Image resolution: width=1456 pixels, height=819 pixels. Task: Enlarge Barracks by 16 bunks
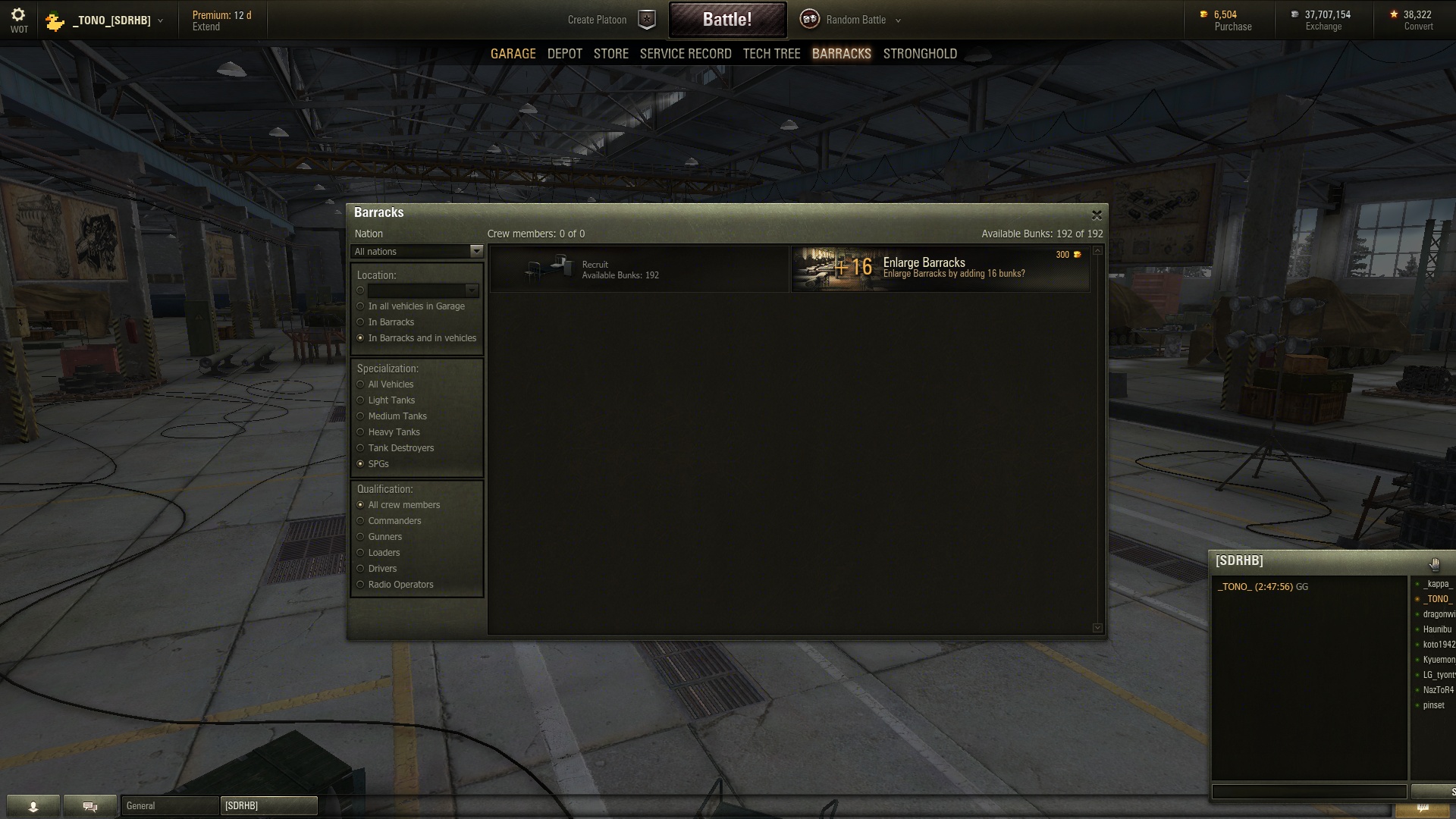click(940, 268)
